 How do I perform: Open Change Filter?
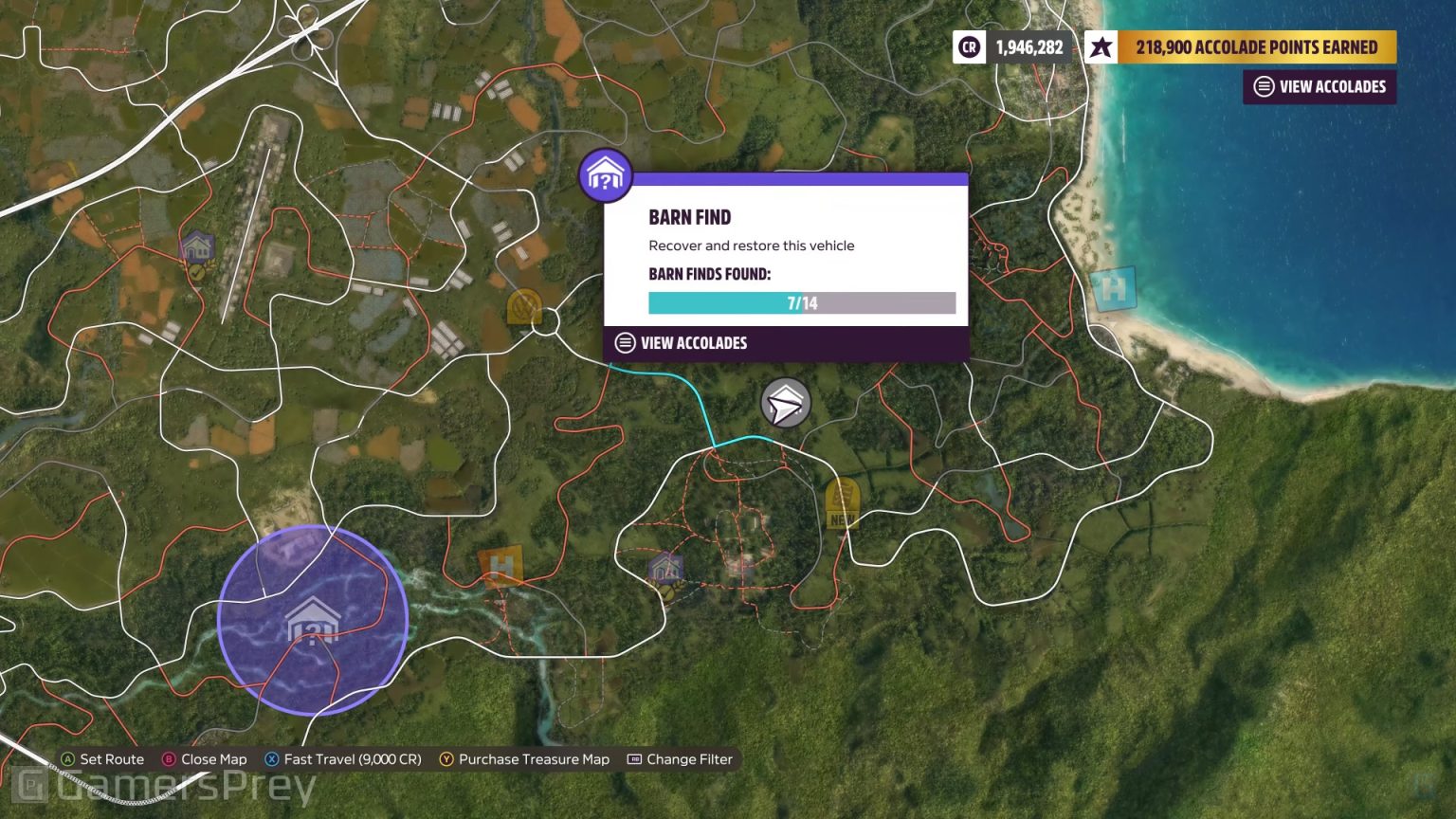pyautogui.click(x=679, y=758)
